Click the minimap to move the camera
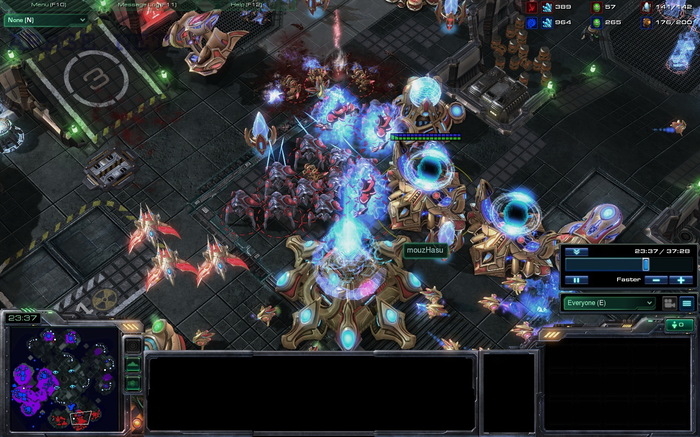 coord(62,375)
